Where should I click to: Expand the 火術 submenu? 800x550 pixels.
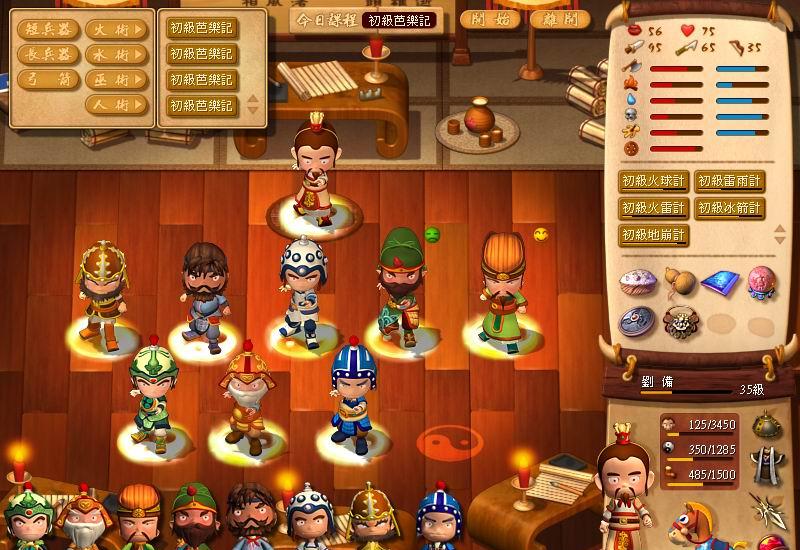pos(116,31)
